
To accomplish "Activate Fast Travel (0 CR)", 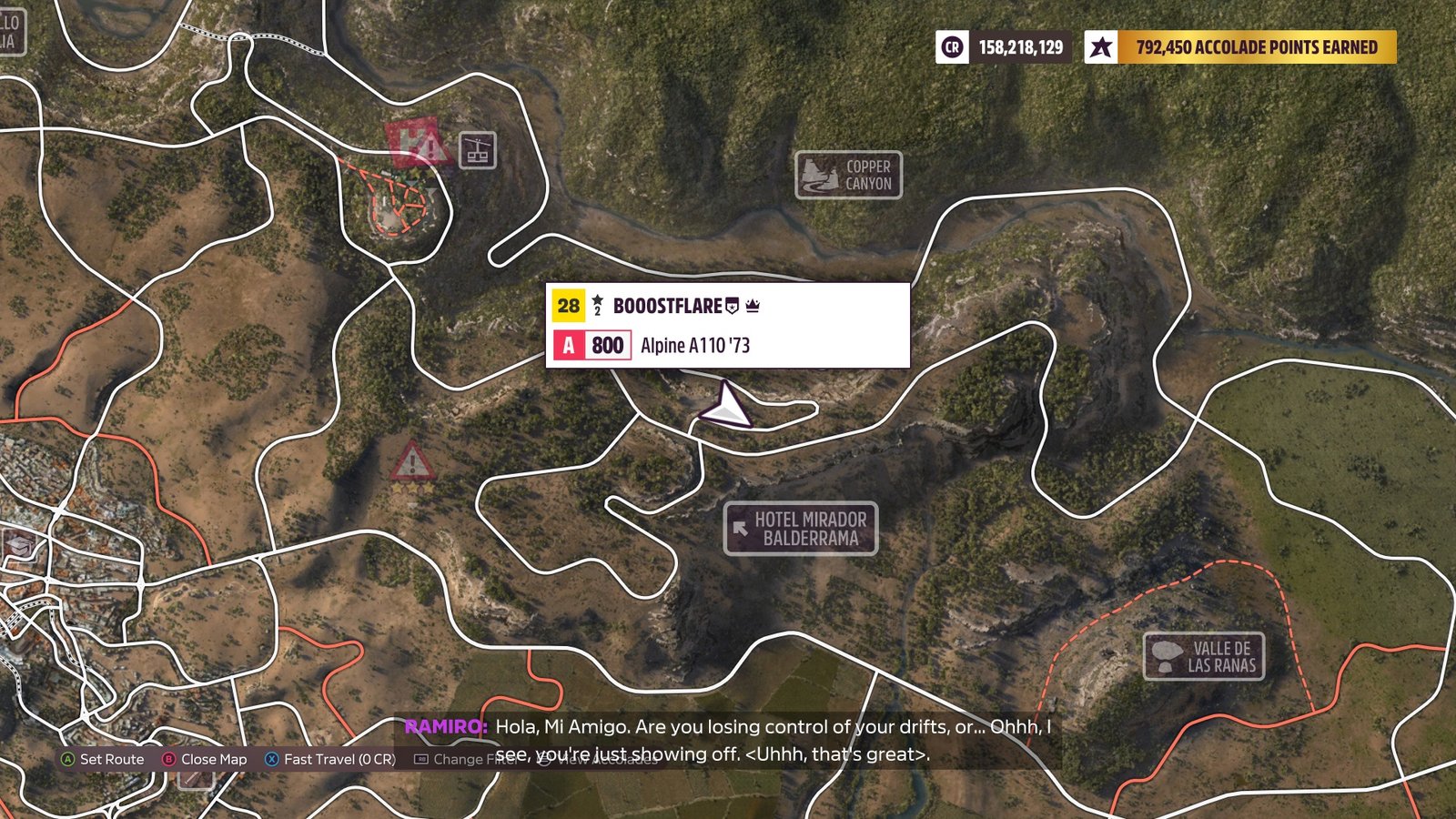I will pos(329,759).
